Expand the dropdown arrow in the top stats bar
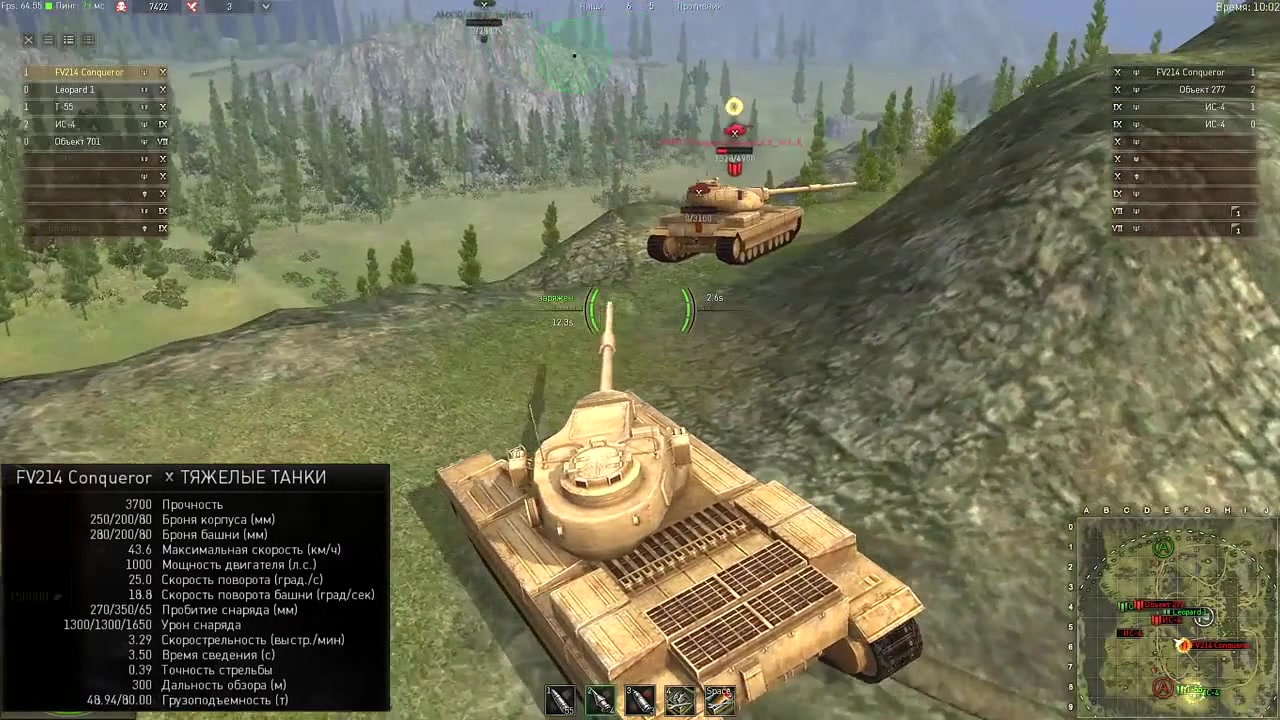 pyautogui.click(x=265, y=7)
